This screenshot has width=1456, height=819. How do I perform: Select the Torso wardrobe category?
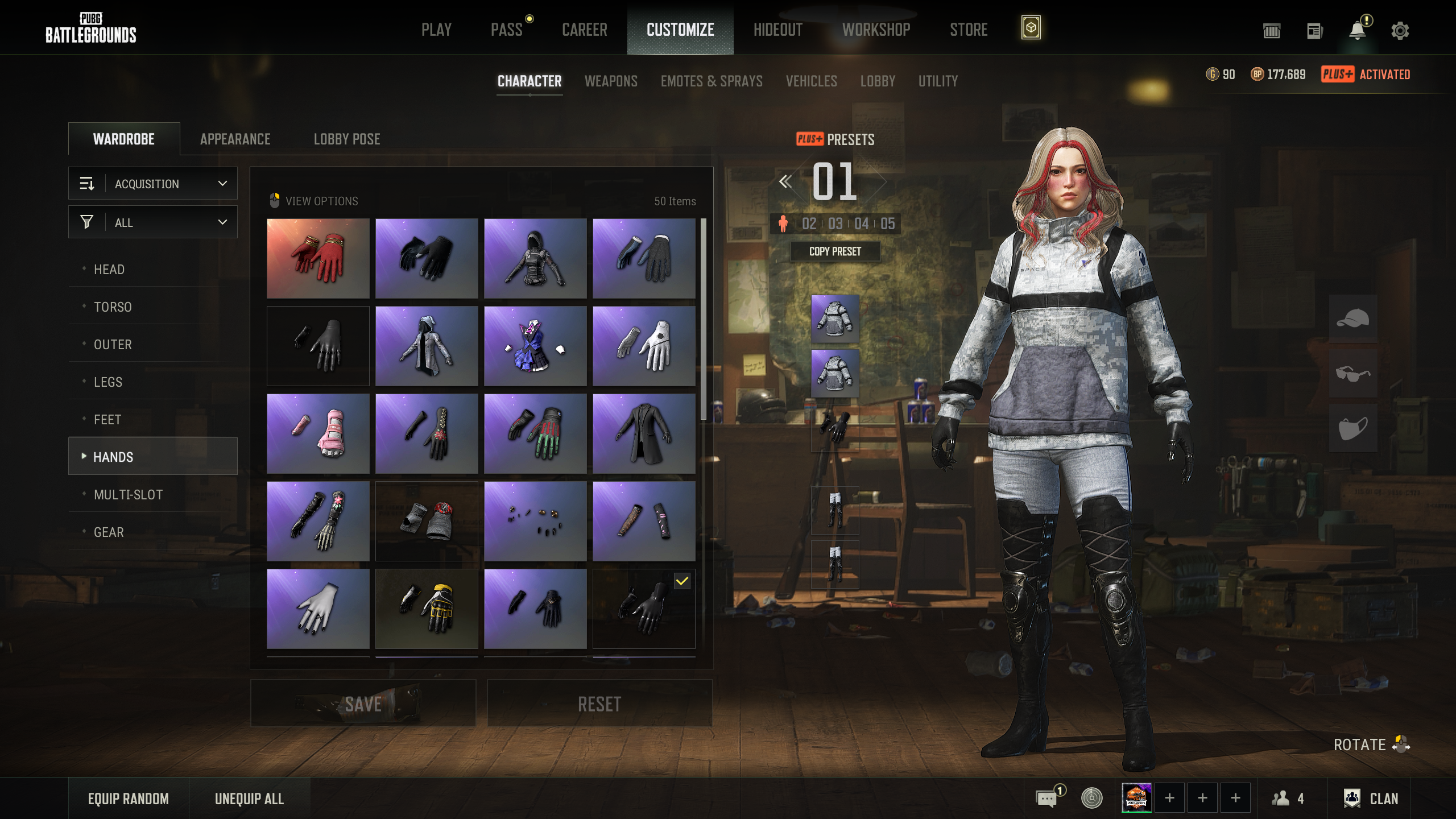pos(113,307)
